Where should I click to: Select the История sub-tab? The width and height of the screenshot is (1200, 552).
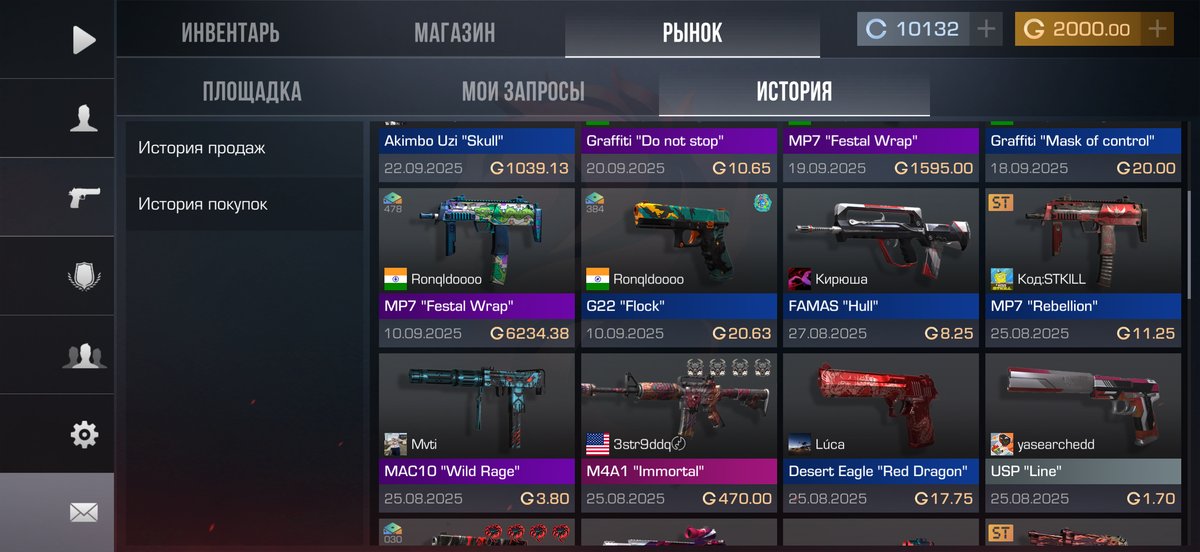794,92
